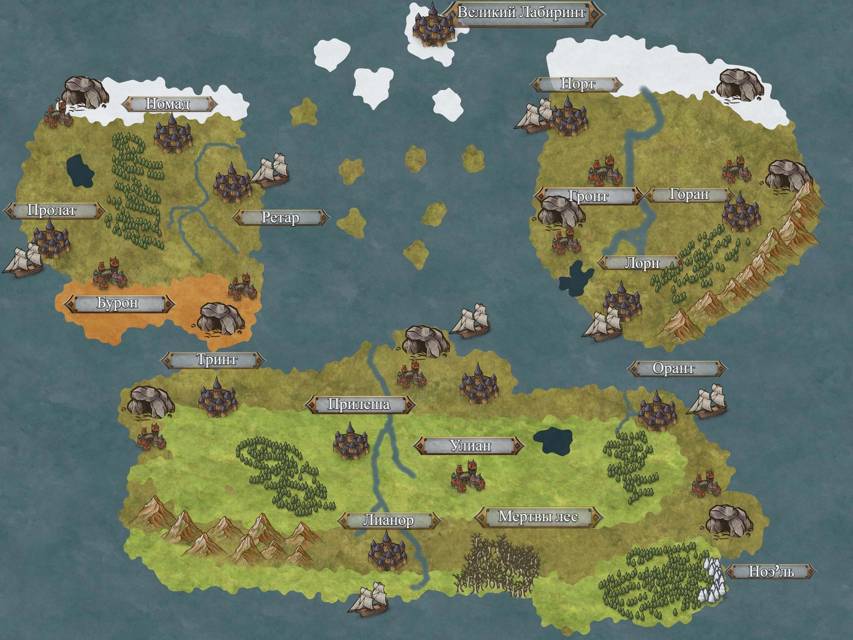The image size is (853, 640).
Task: Select the Прилеша map marker
Action: pyautogui.click(x=359, y=404)
